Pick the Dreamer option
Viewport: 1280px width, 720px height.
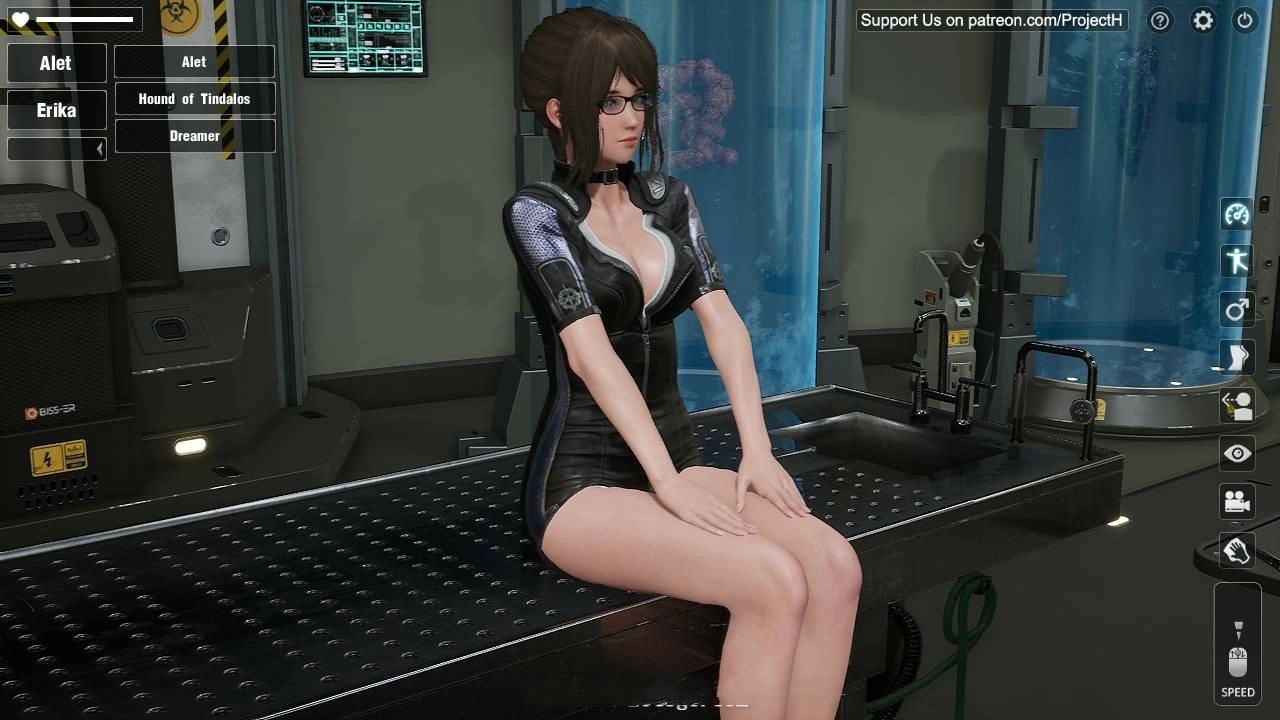pos(194,136)
